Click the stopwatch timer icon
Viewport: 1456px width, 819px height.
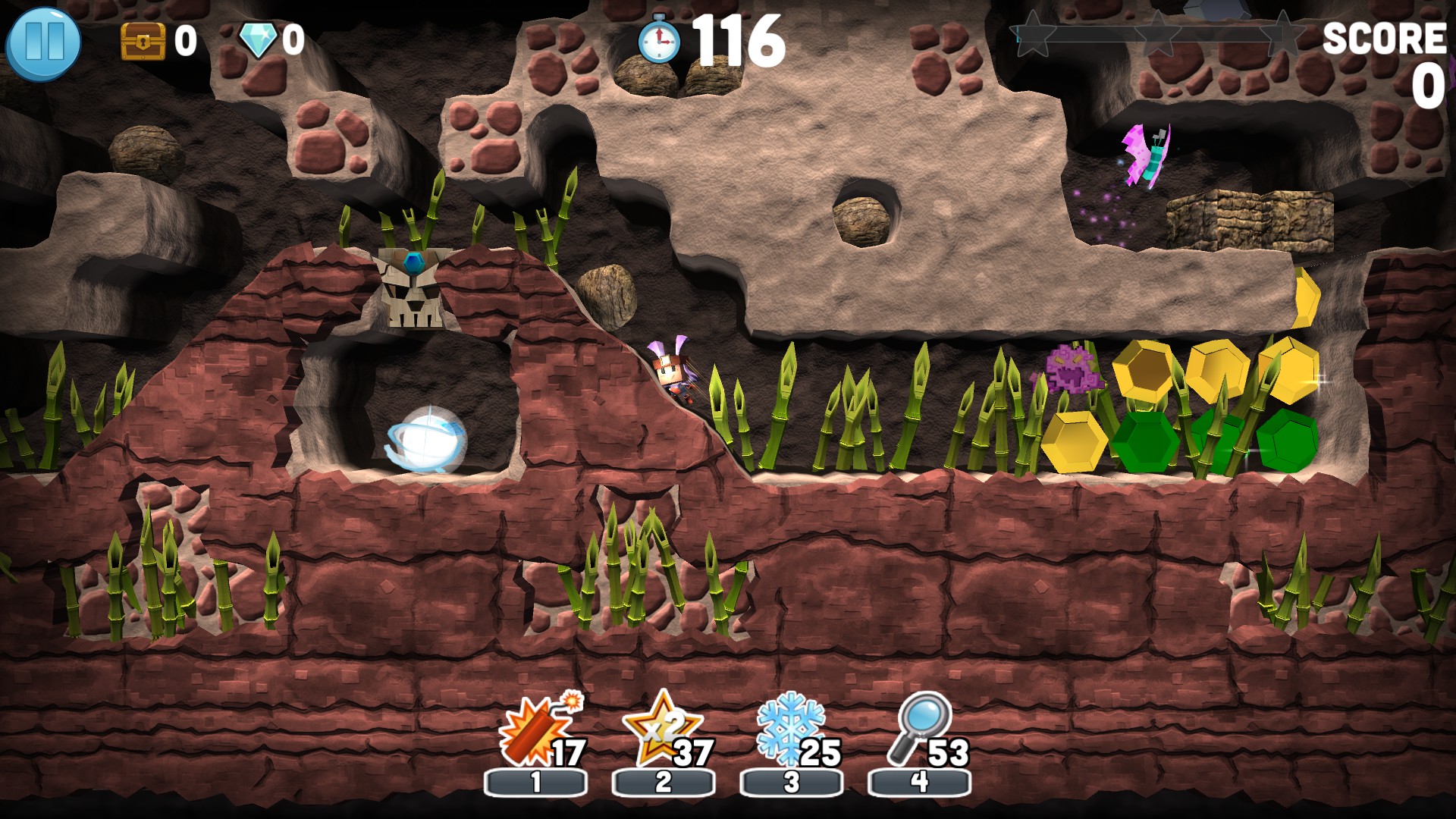(x=658, y=42)
